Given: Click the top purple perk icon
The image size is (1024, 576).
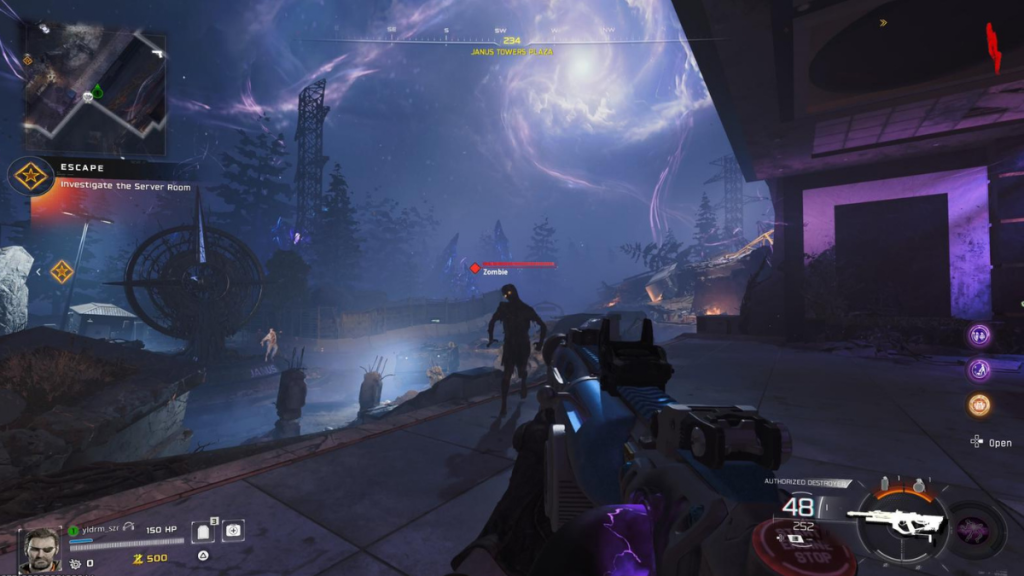Looking at the screenshot, I should pyautogui.click(x=979, y=335).
